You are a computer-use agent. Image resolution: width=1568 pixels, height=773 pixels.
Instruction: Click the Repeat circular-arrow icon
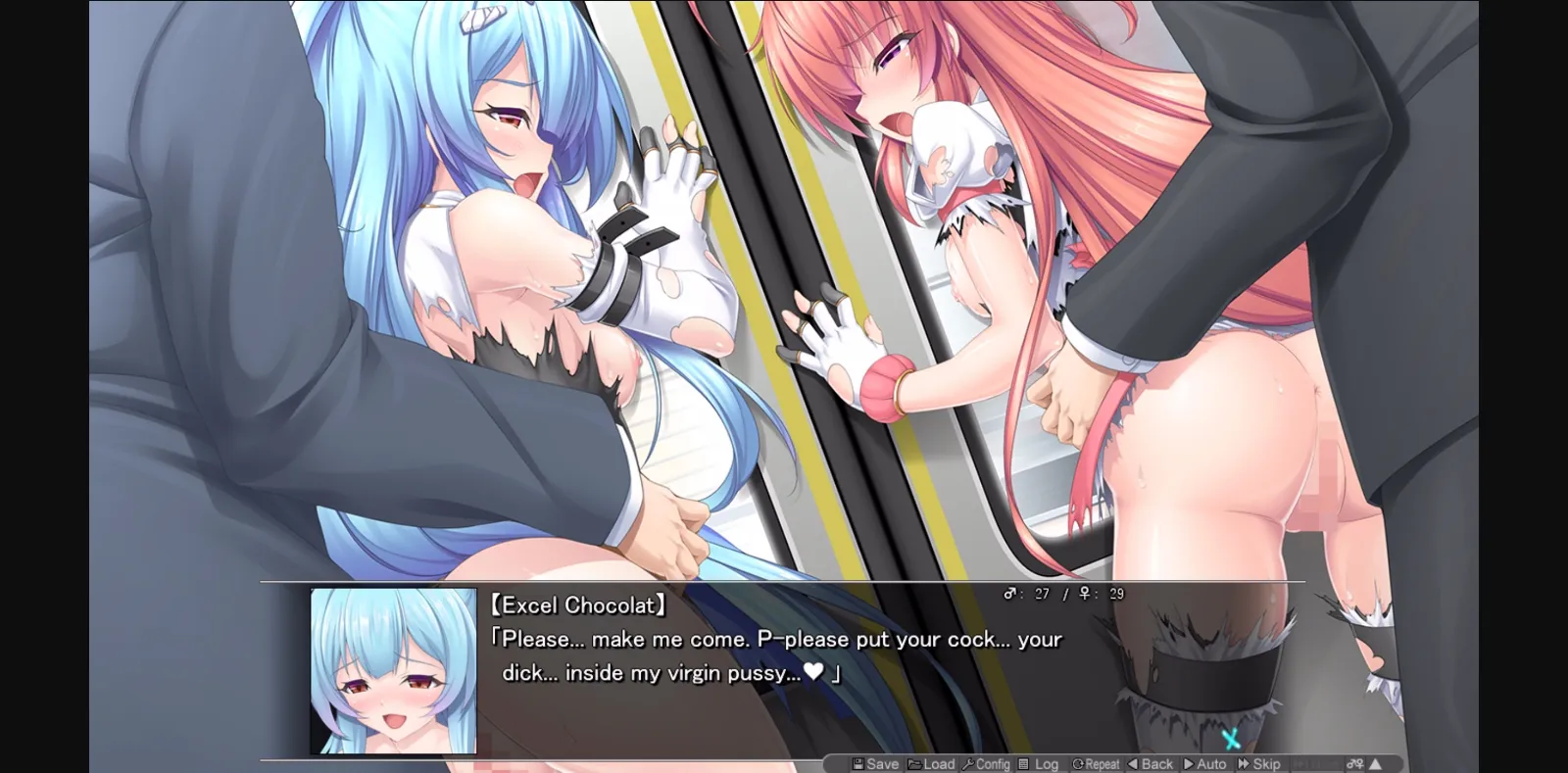click(1076, 764)
